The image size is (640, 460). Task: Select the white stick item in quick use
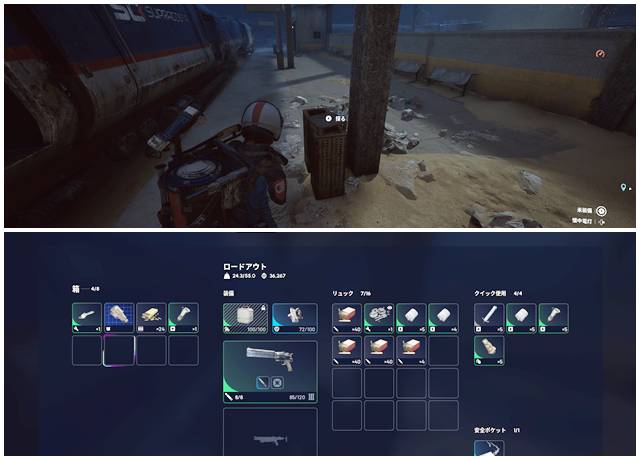click(489, 317)
